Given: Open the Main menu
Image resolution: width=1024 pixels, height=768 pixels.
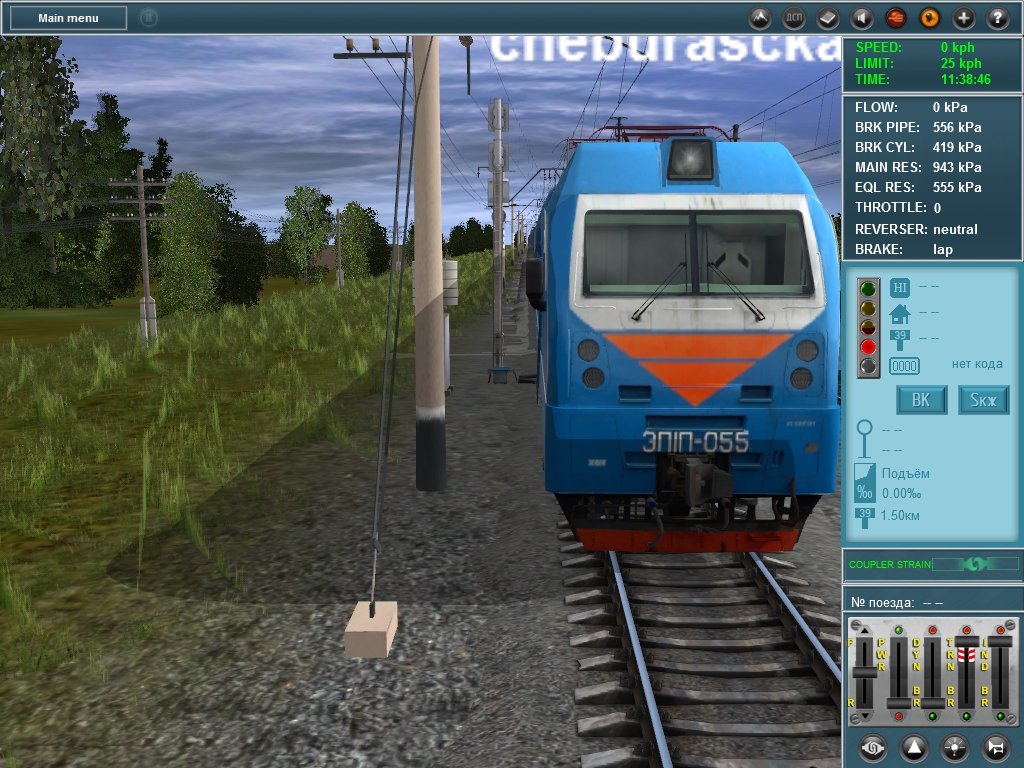Looking at the screenshot, I should 68,18.
